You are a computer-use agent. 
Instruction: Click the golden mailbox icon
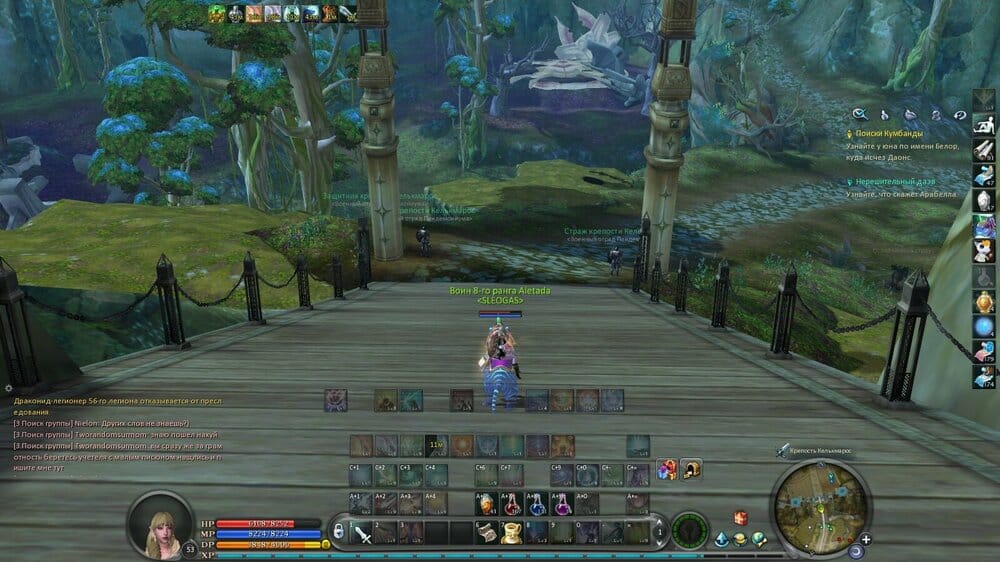691,469
